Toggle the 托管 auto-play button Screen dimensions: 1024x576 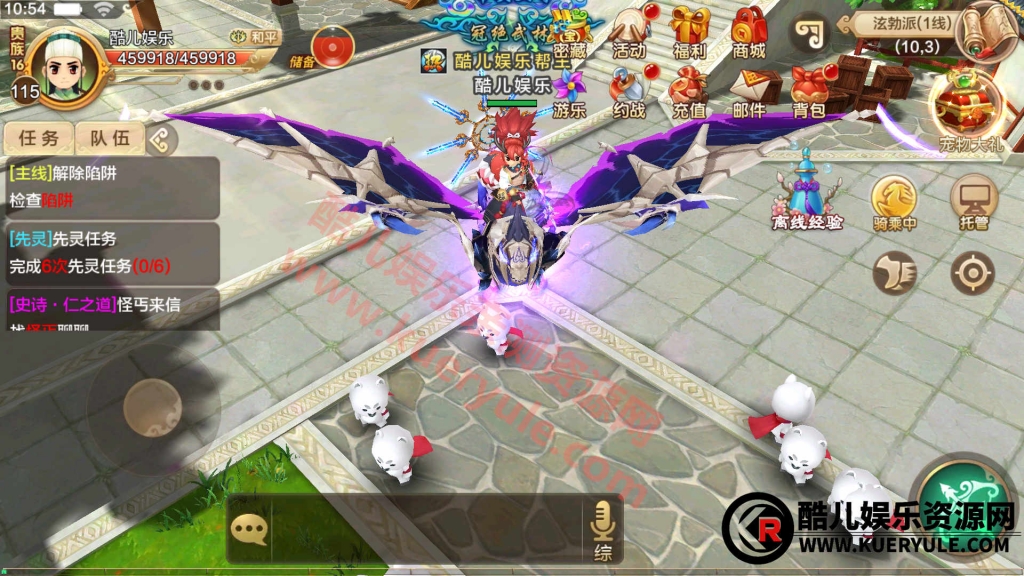pos(973,203)
